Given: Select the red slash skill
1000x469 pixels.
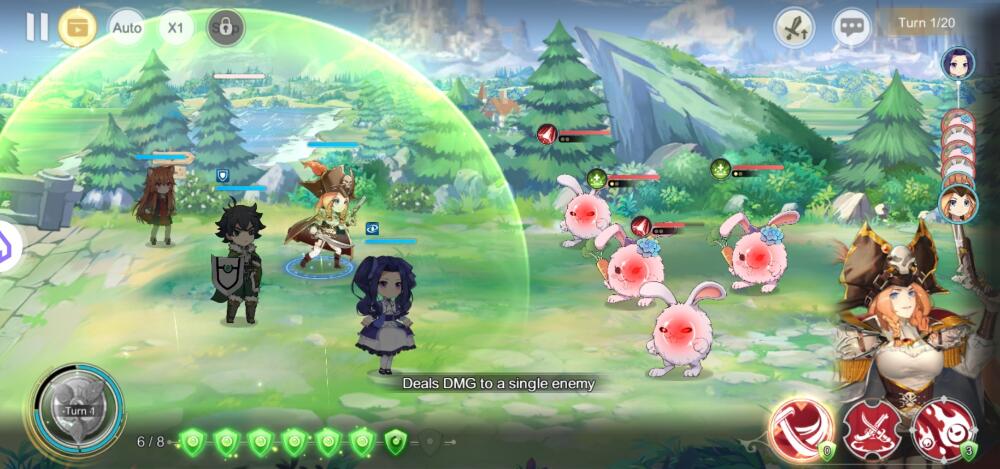Looking at the screenshot, I should pyautogui.click(x=801, y=430).
